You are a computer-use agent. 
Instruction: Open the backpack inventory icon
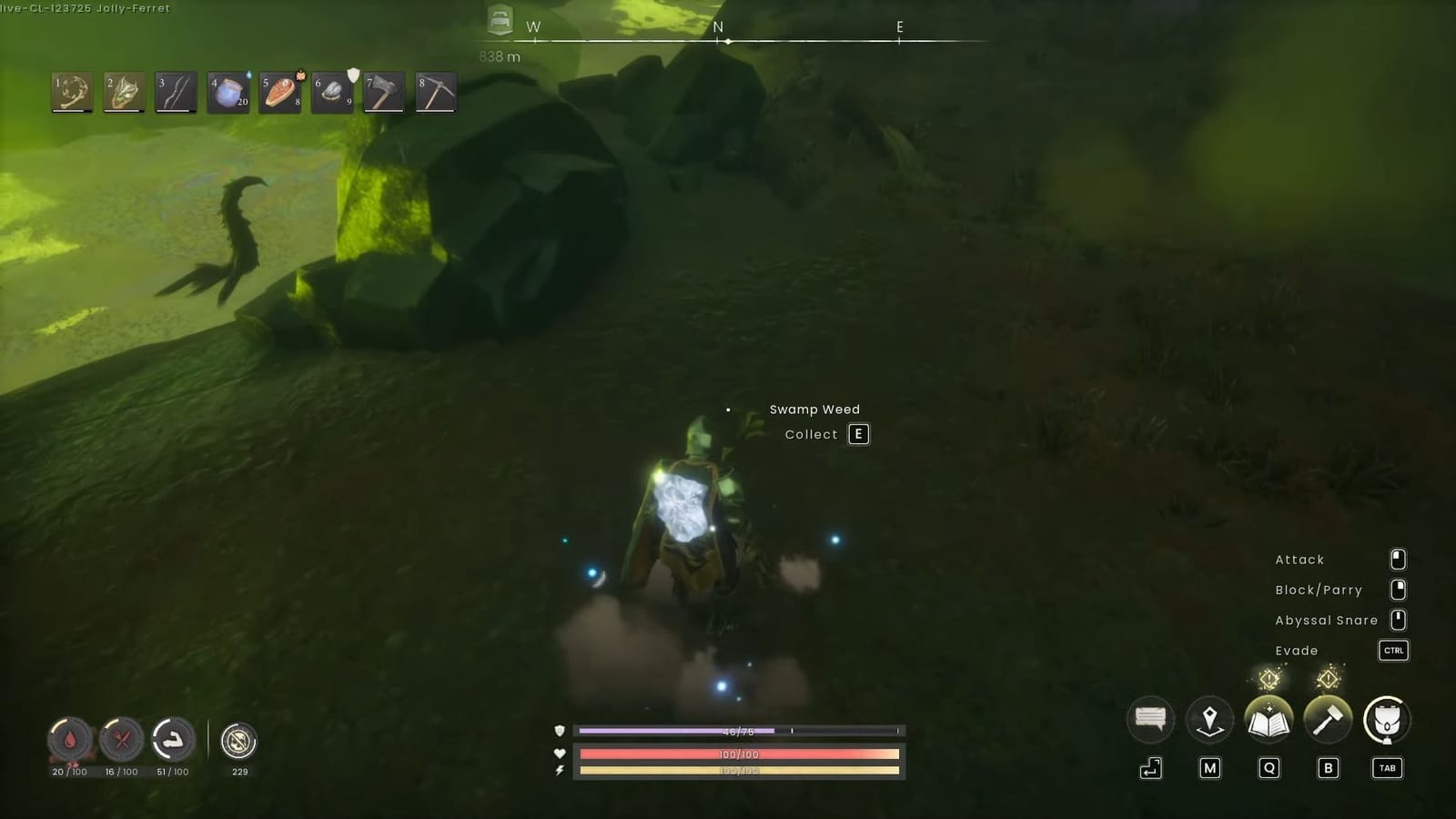tap(1386, 719)
